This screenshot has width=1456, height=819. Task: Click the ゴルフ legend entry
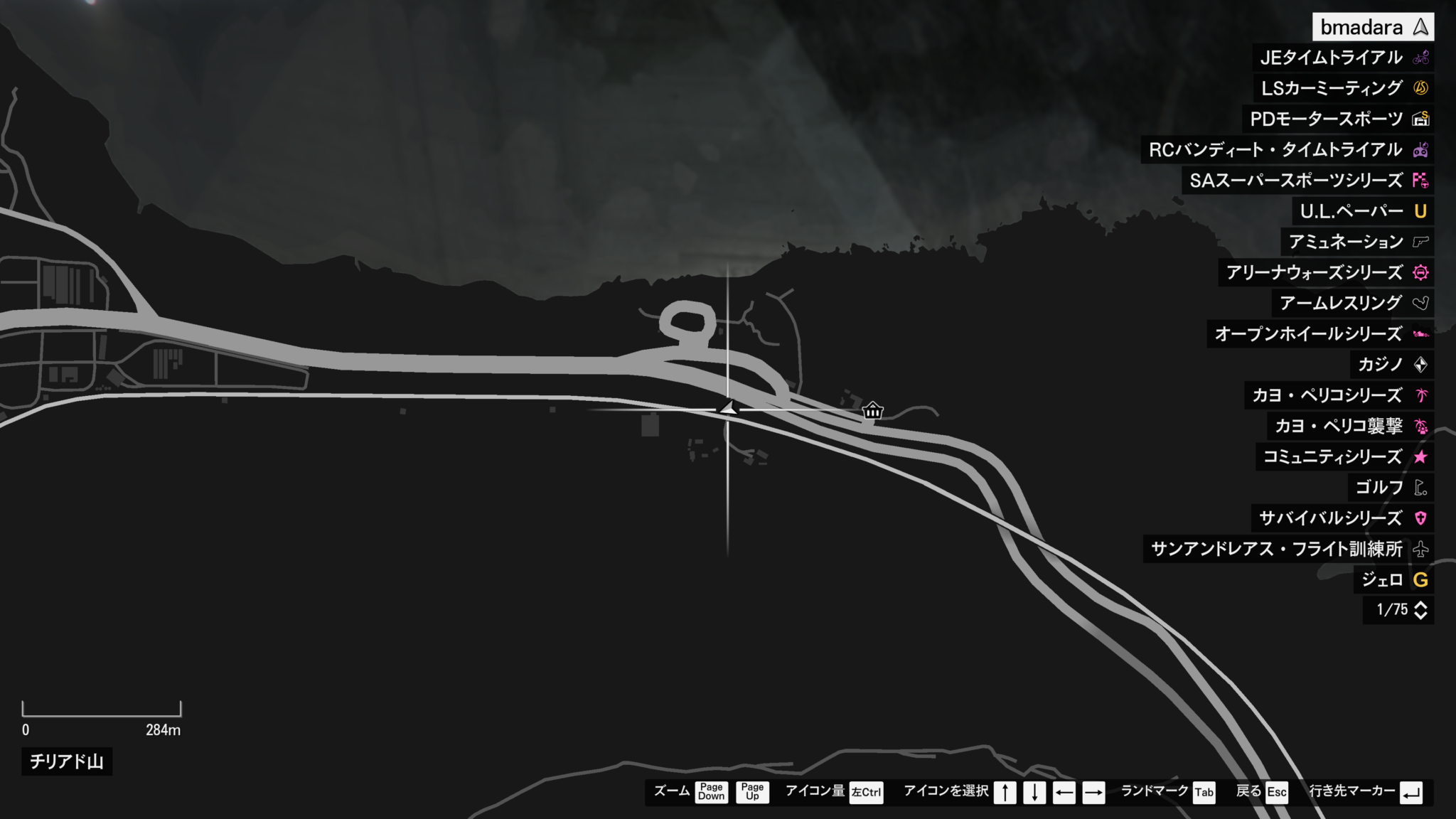coord(1390,487)
